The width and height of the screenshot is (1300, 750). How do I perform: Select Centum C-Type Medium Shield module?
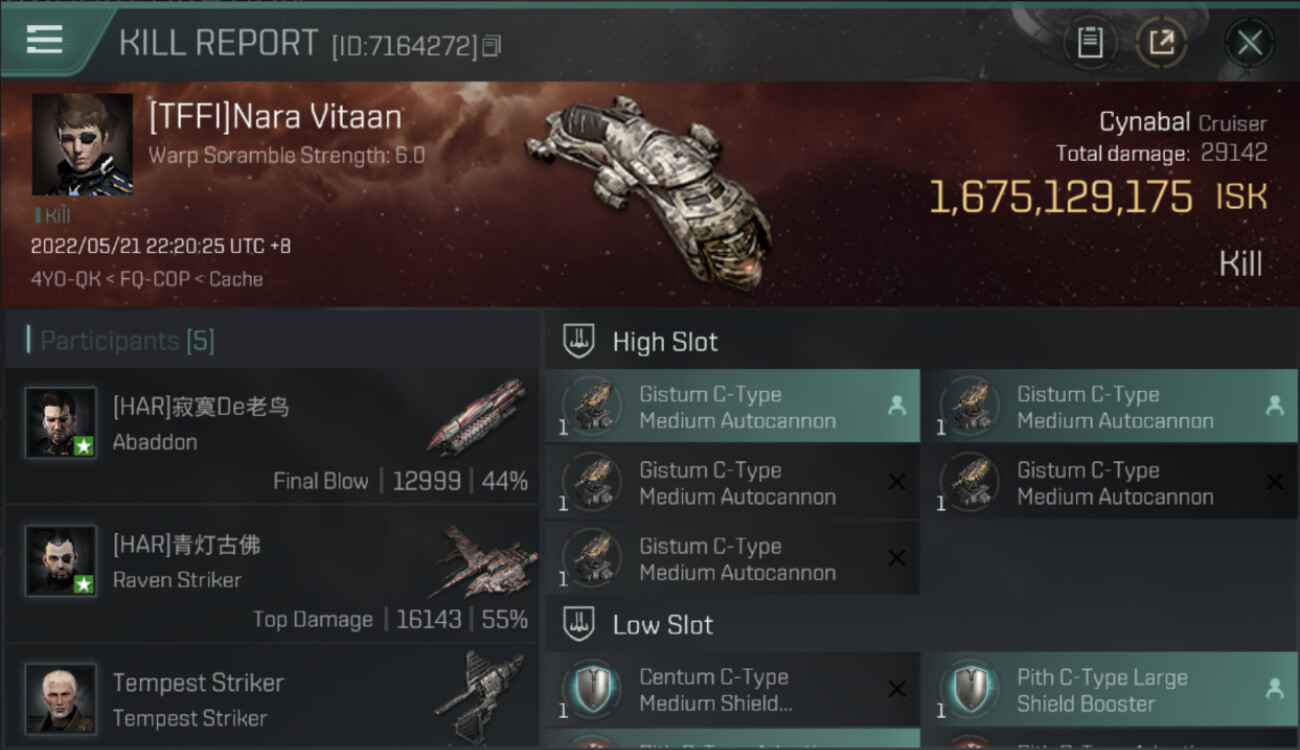[731, 690]
